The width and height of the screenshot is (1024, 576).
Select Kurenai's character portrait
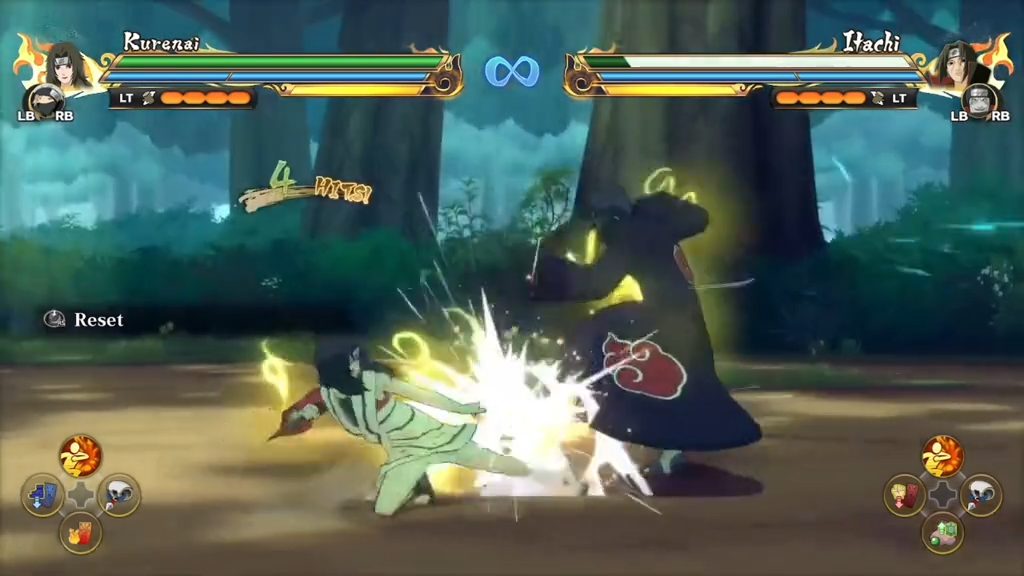(64, 64)
